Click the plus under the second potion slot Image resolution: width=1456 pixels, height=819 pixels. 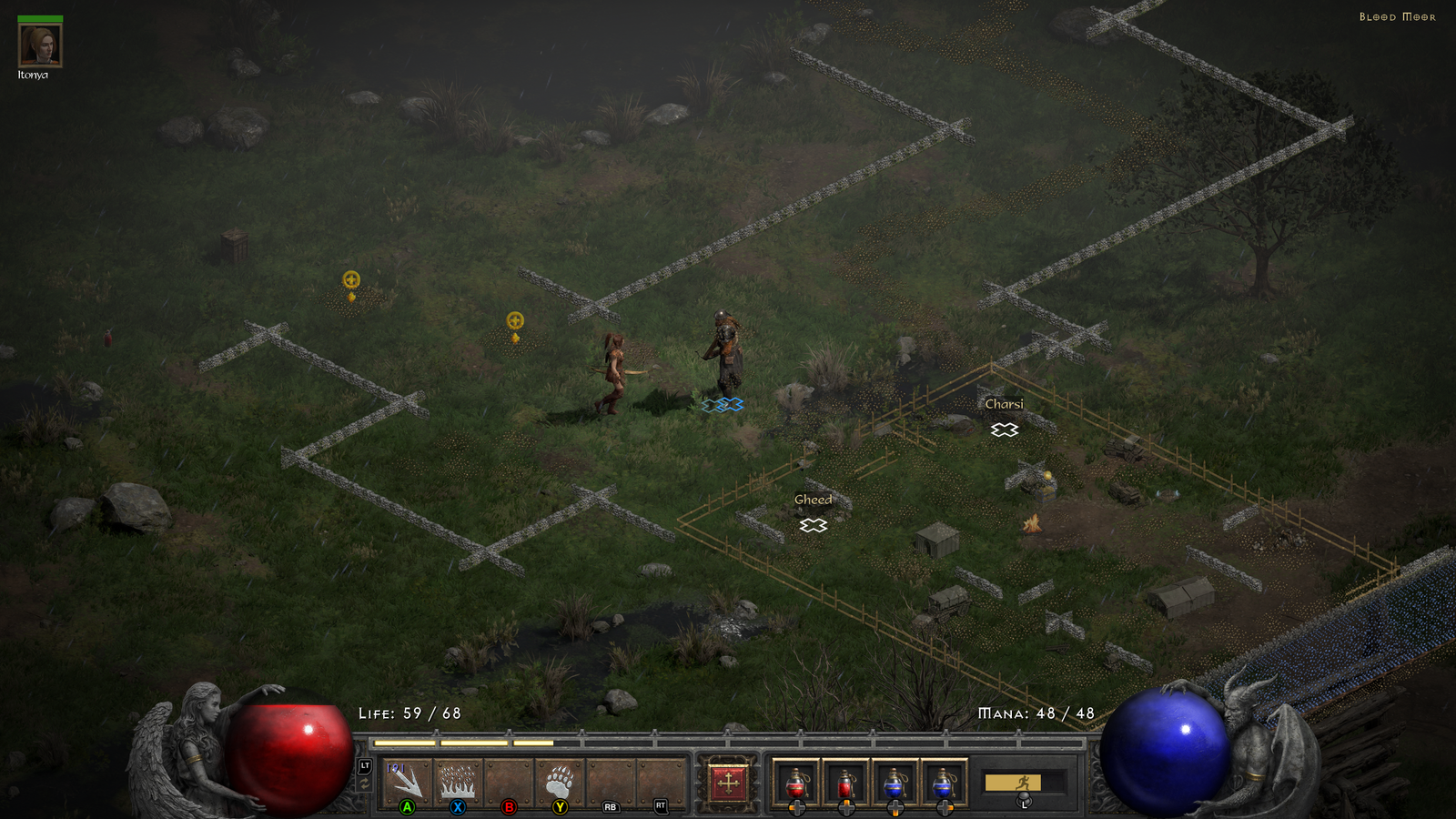pos(846,806)
